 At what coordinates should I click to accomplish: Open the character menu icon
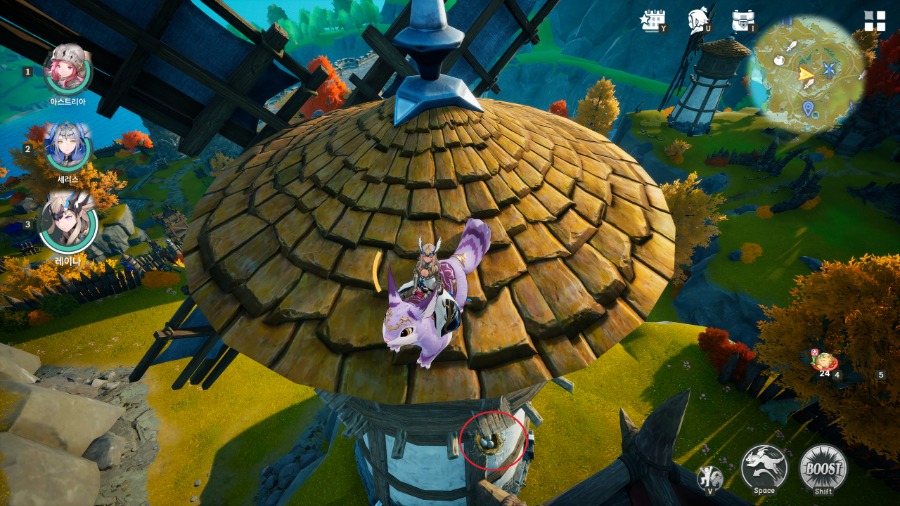[699, 20]
